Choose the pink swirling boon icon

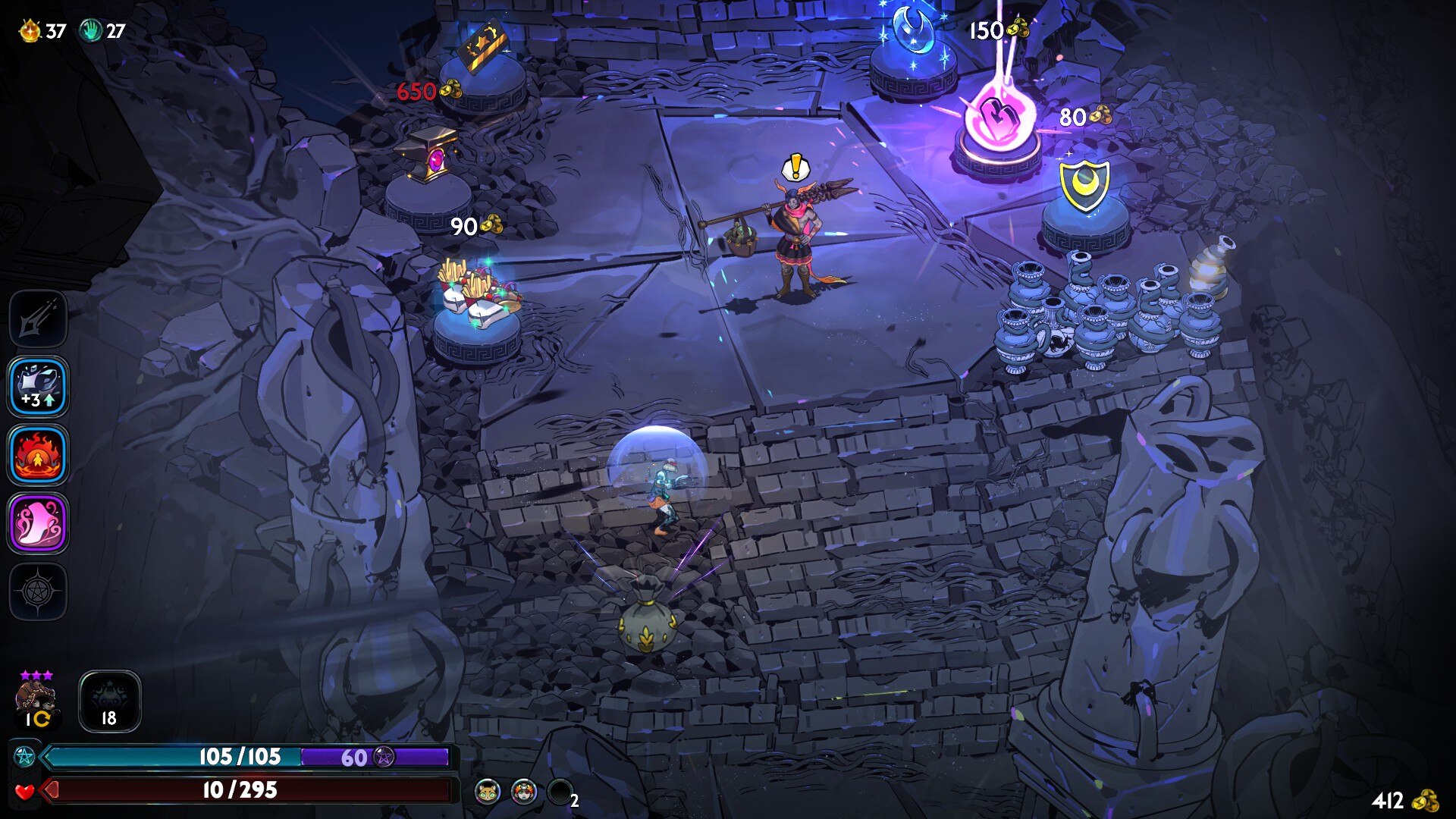pos(38,523)
